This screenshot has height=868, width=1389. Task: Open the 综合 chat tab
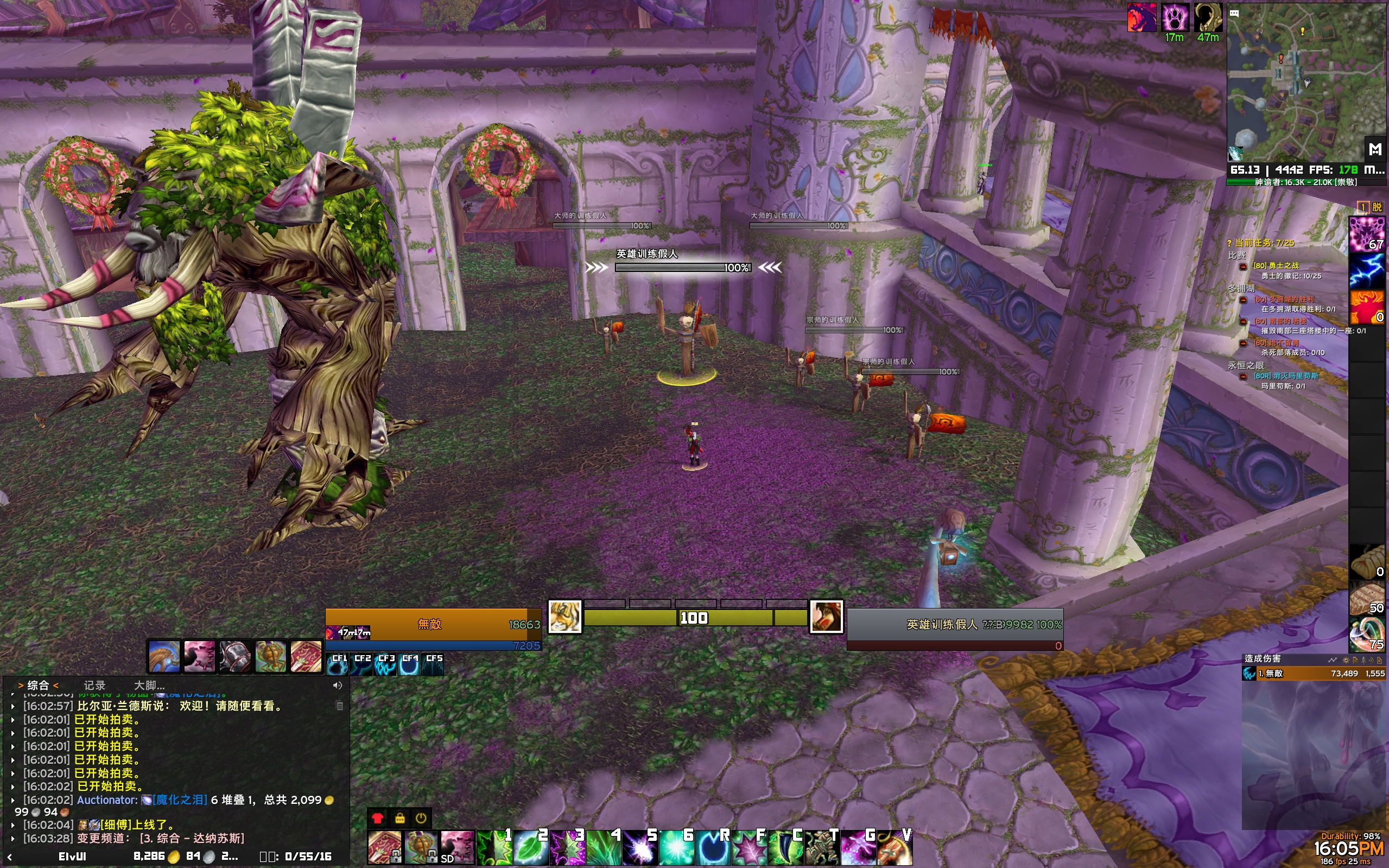point(38,685)
